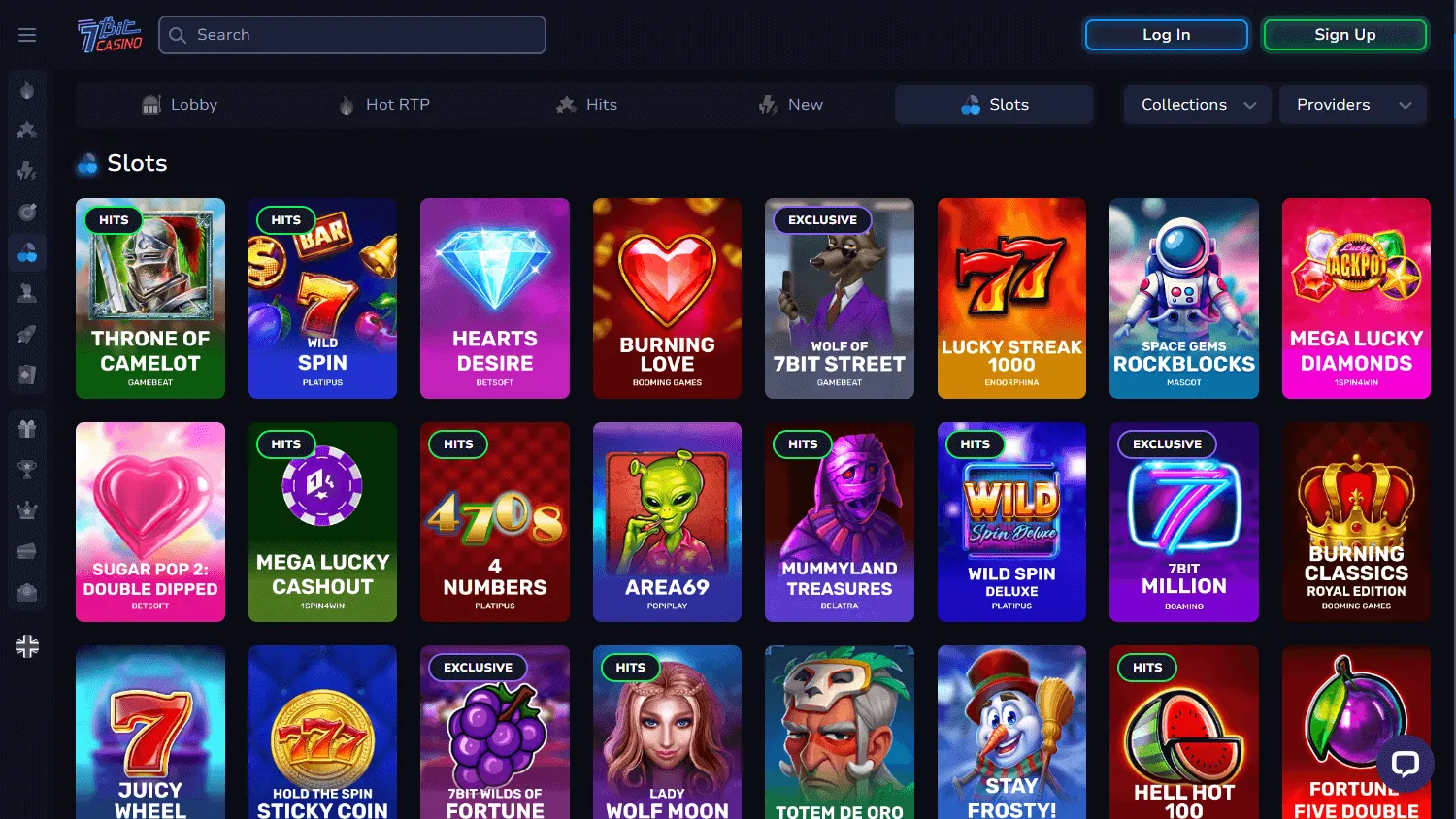Screen dimensions: 1456x819
Task: Click the search magnifier icon
Action: pos(177,34)
